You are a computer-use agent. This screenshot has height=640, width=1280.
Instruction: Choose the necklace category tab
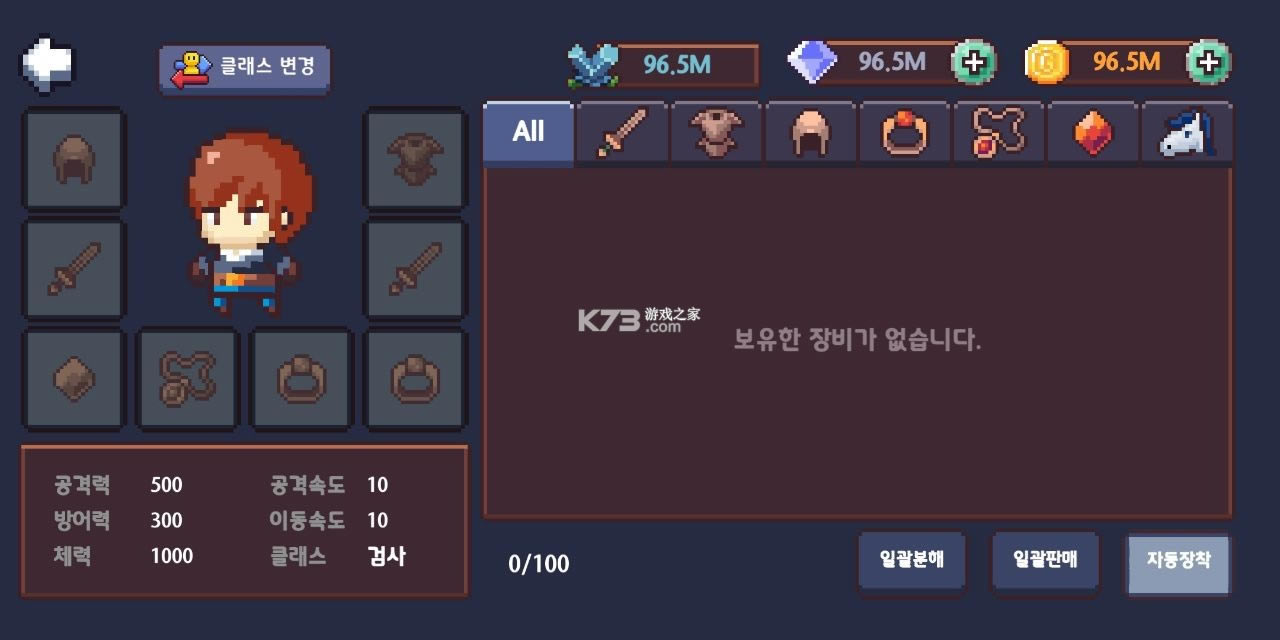999,132
